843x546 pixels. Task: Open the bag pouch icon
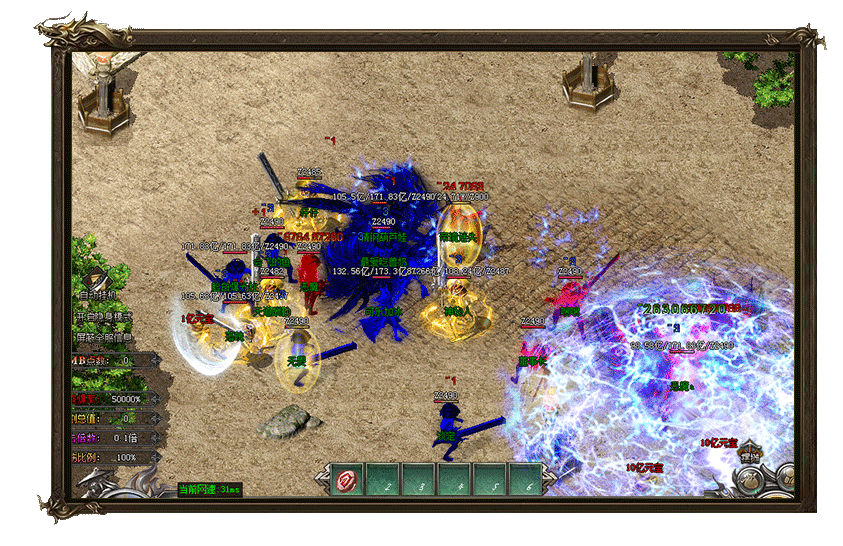(x=748, y=480)
